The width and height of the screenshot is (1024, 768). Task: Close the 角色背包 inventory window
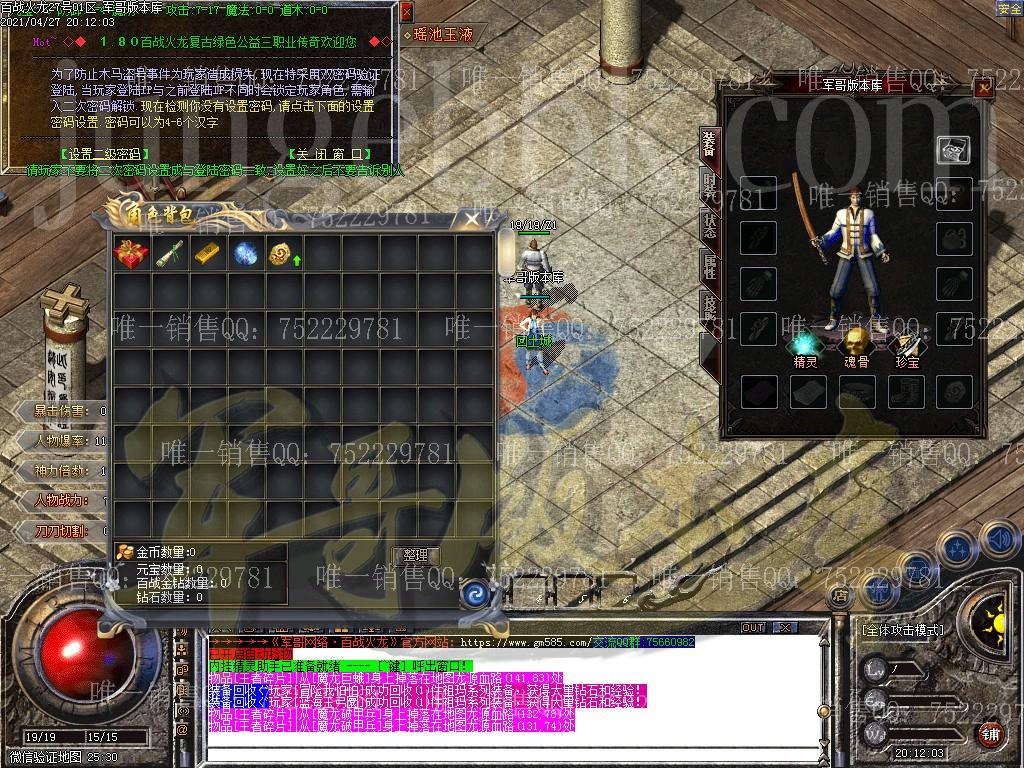point(471,220)
